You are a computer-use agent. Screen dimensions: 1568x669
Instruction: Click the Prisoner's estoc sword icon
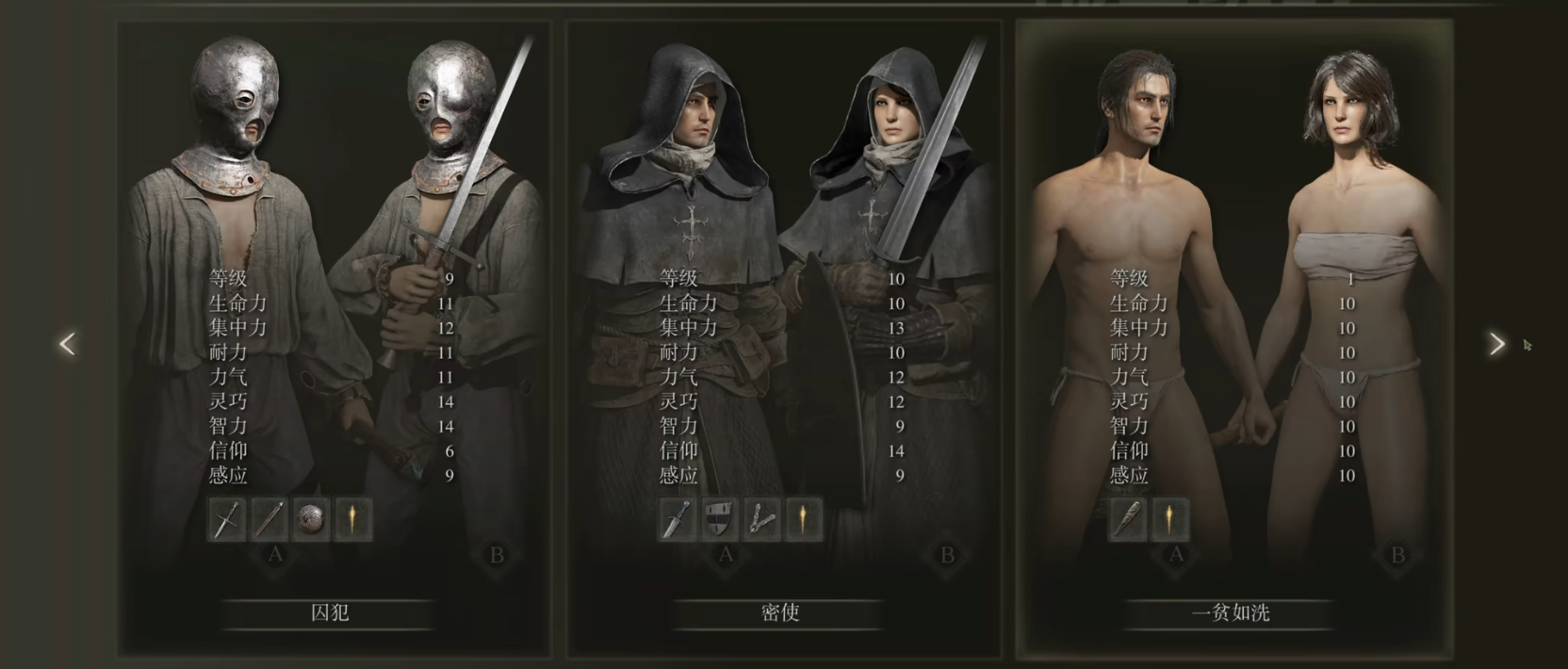point(227,519)
